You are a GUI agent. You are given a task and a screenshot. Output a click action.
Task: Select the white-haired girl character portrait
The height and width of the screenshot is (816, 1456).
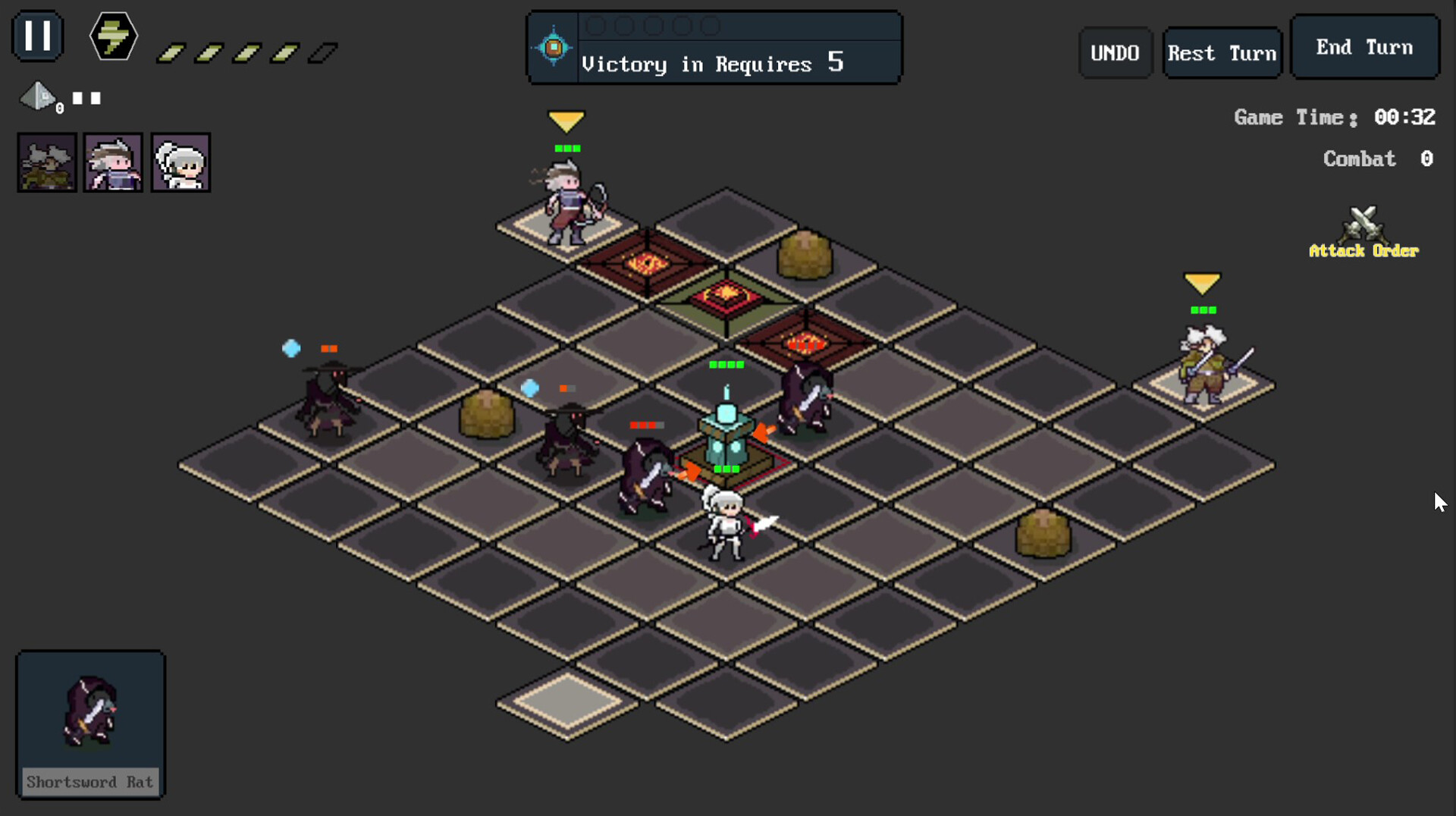[x=180, y=162]
